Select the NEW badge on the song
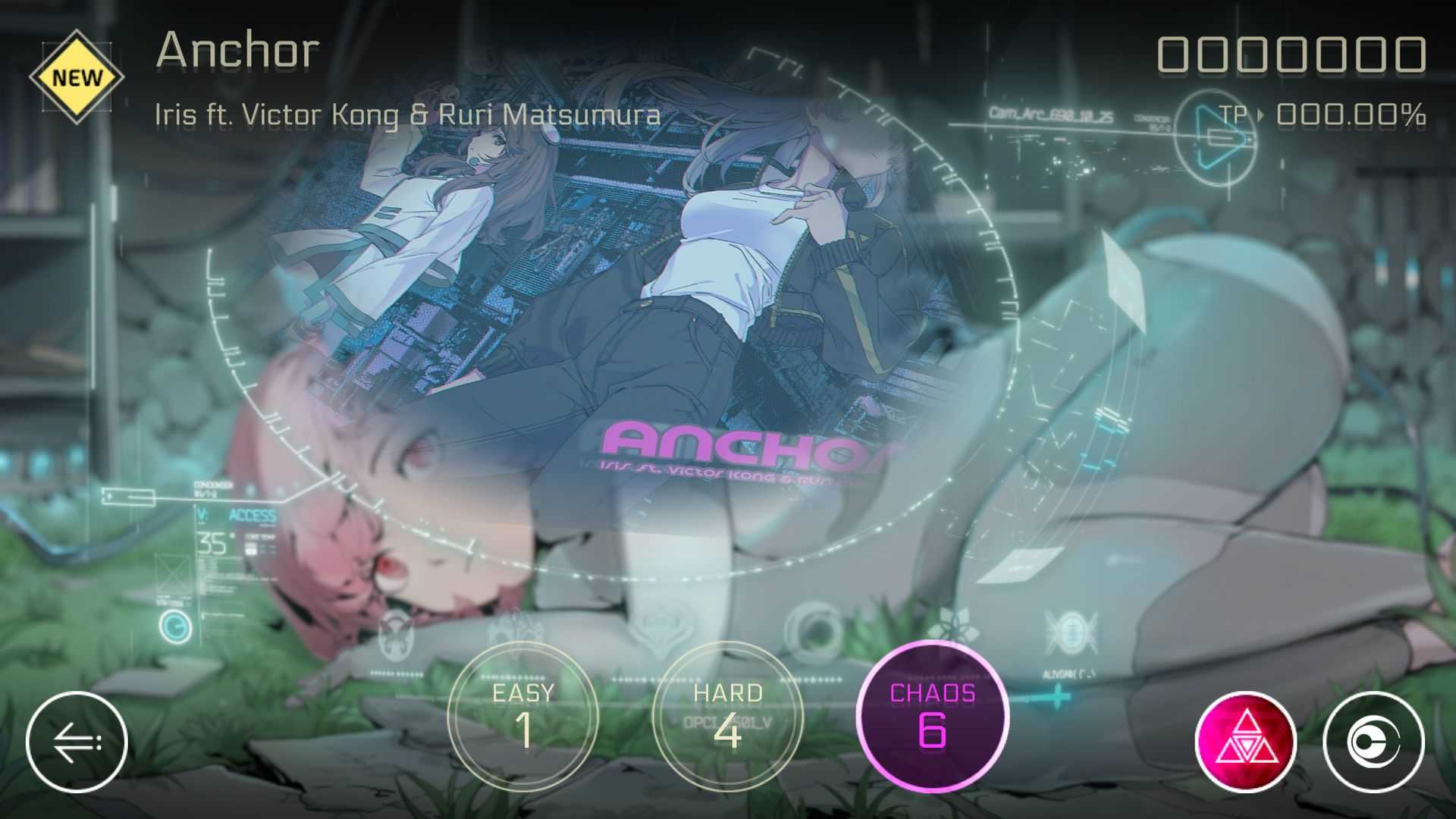 (x=76, y=76)
